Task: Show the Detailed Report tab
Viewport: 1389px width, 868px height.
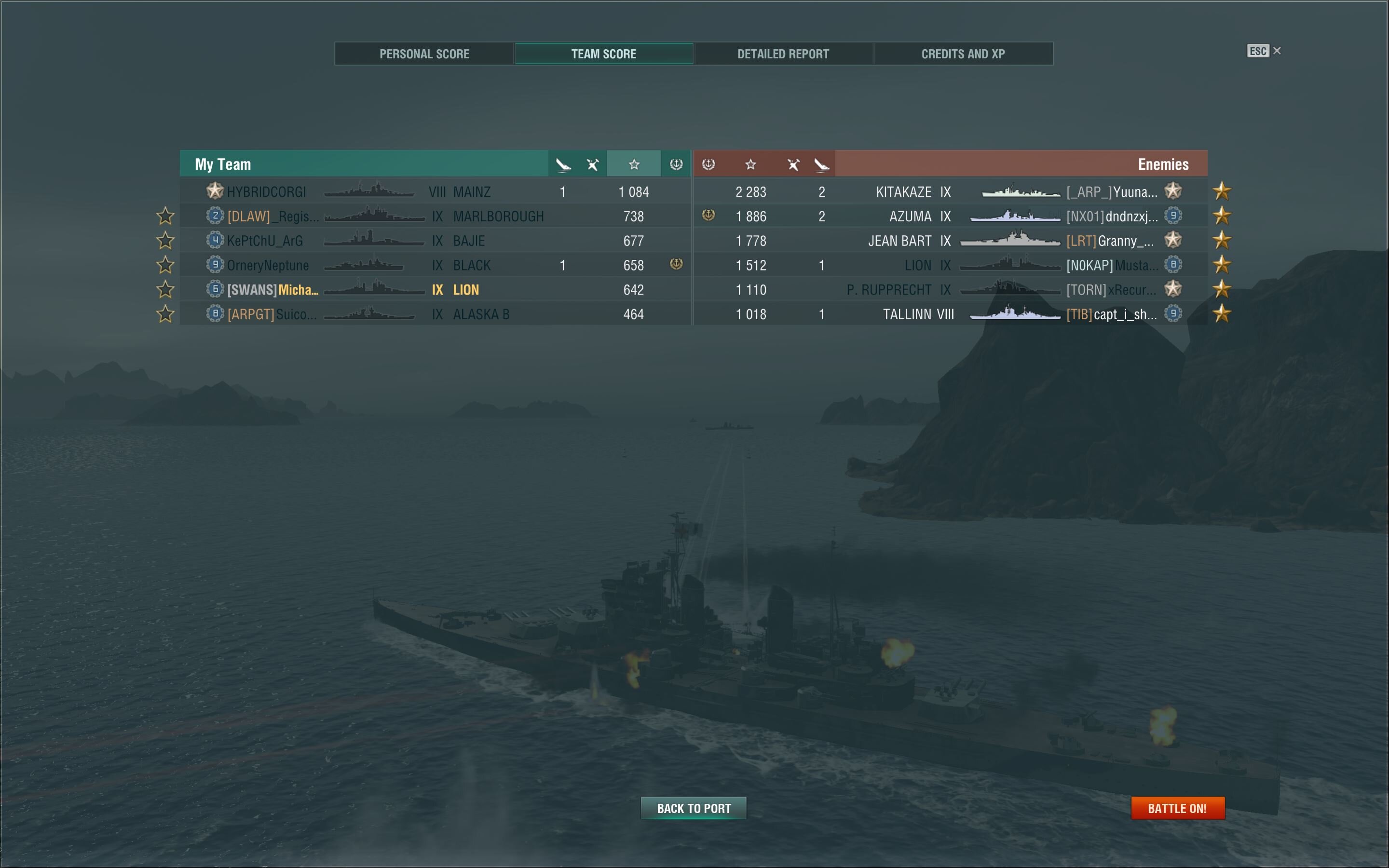Action: [x=783, y=54]
